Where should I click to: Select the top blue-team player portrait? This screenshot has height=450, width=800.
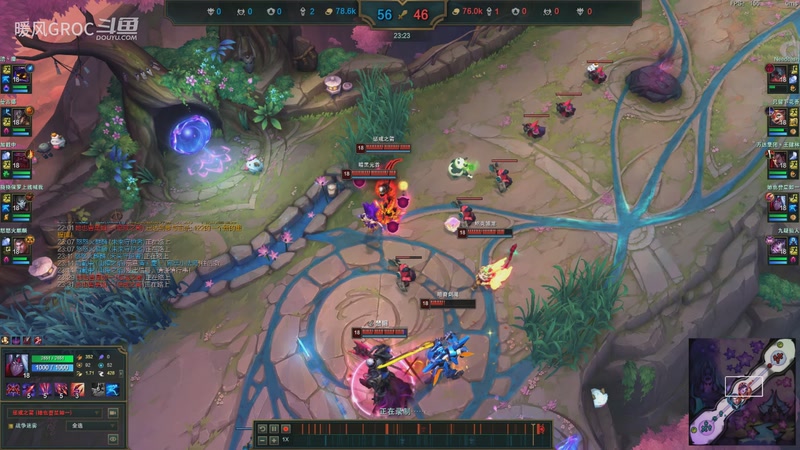click(17, 77)
